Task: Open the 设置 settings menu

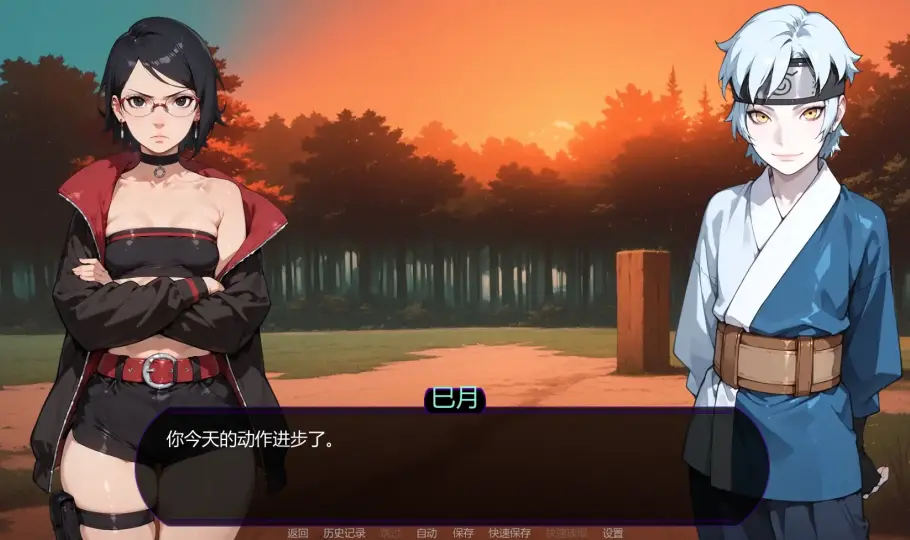Action: click(613, 533)
